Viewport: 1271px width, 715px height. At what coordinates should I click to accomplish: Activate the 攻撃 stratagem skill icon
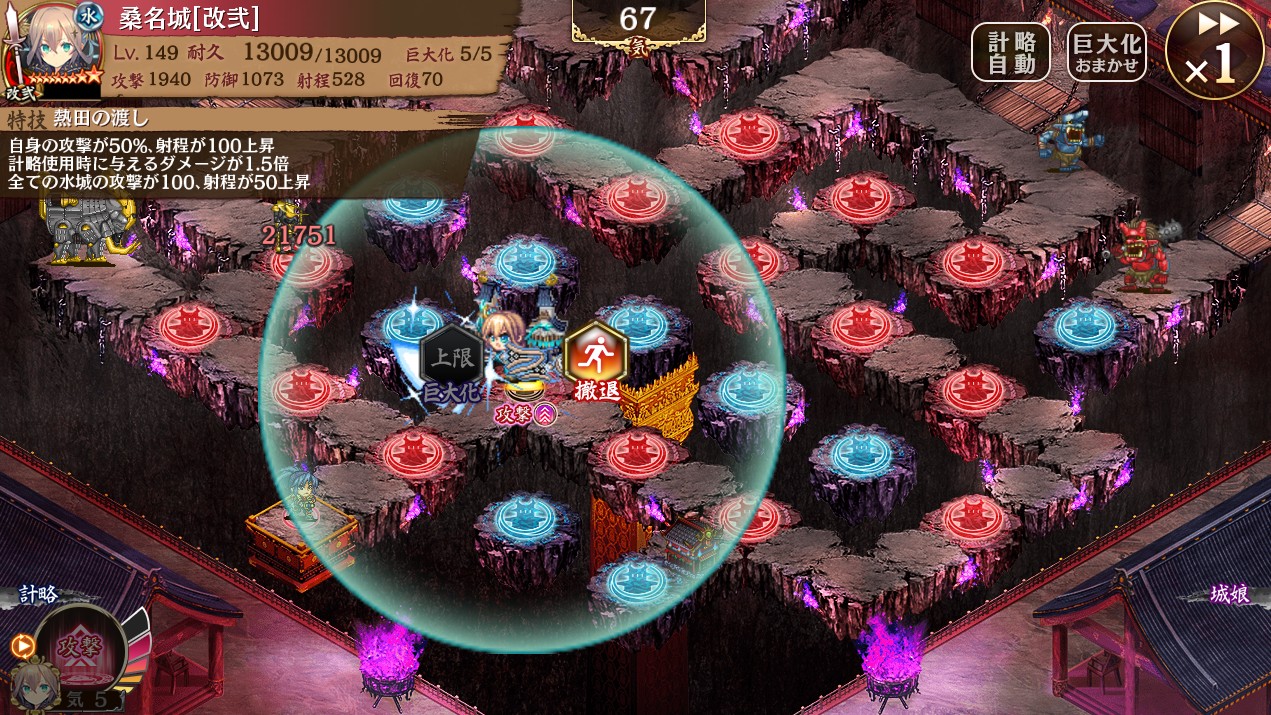[80, 645]
